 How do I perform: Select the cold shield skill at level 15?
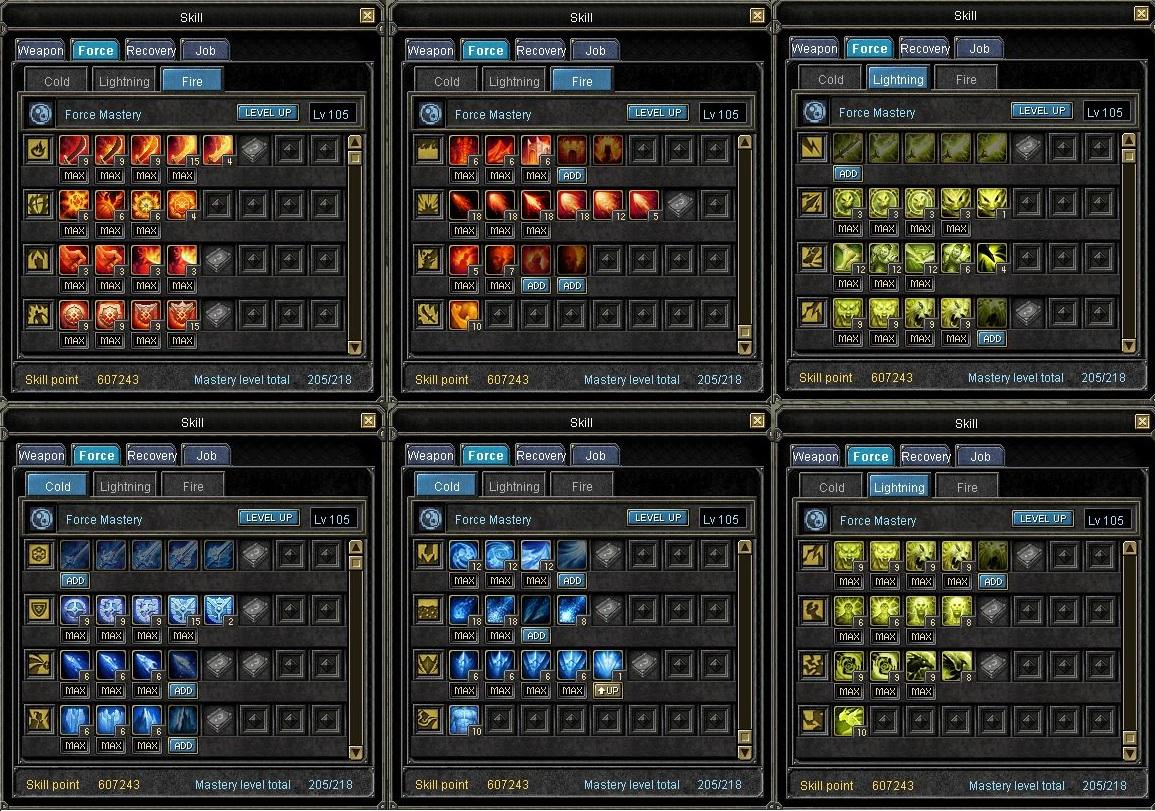182,610
